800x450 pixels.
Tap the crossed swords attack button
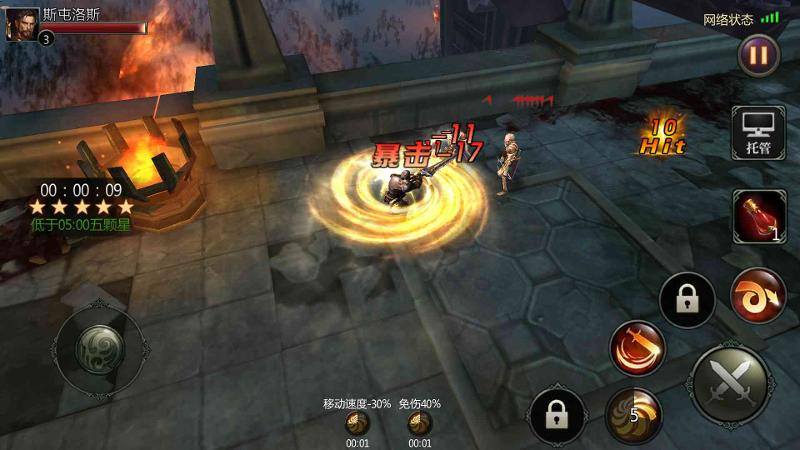click(730, 384)
